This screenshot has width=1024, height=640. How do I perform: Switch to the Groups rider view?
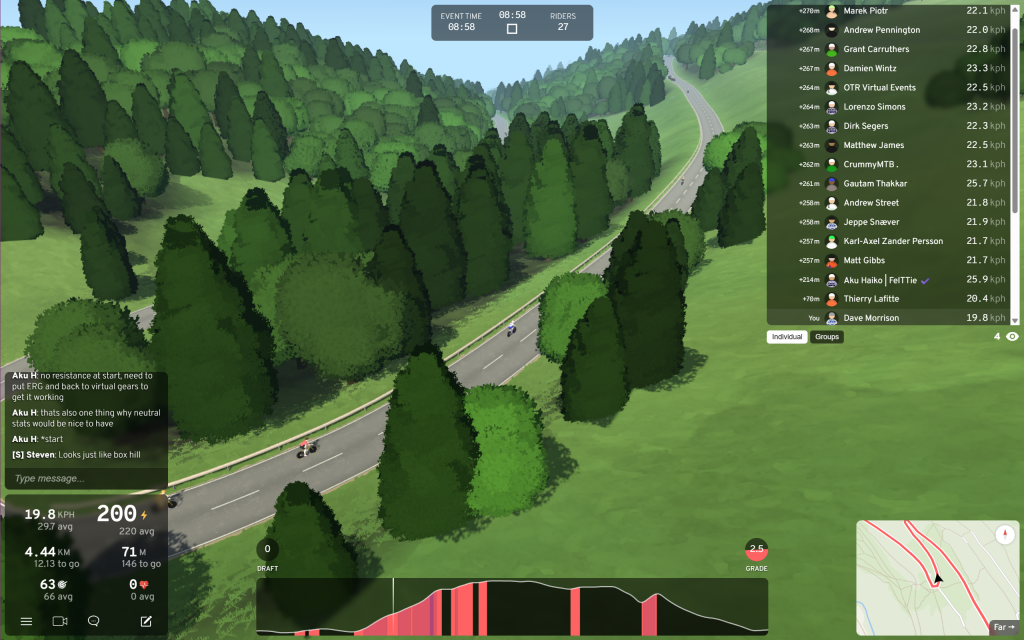(x=827, y=337)
